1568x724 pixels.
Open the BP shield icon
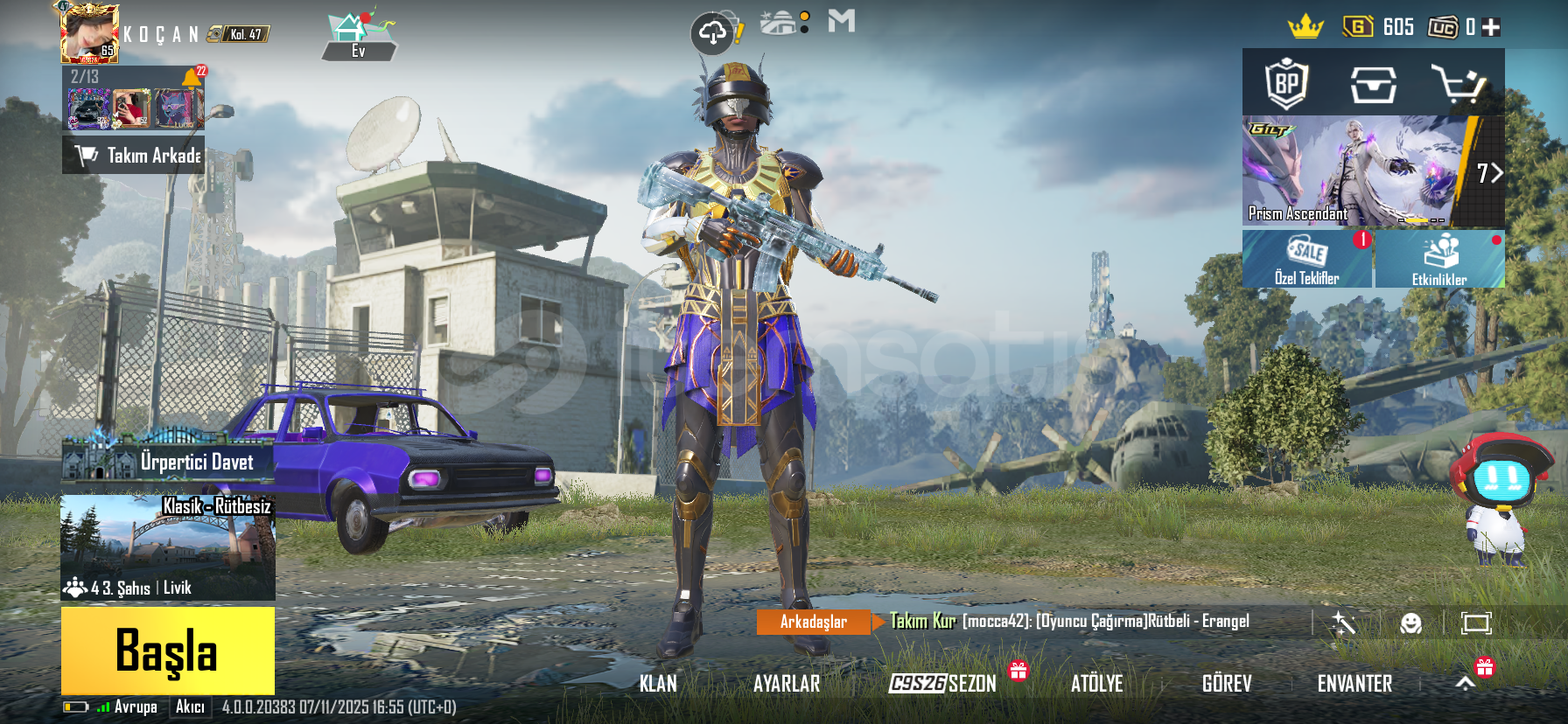point(1286,84)
